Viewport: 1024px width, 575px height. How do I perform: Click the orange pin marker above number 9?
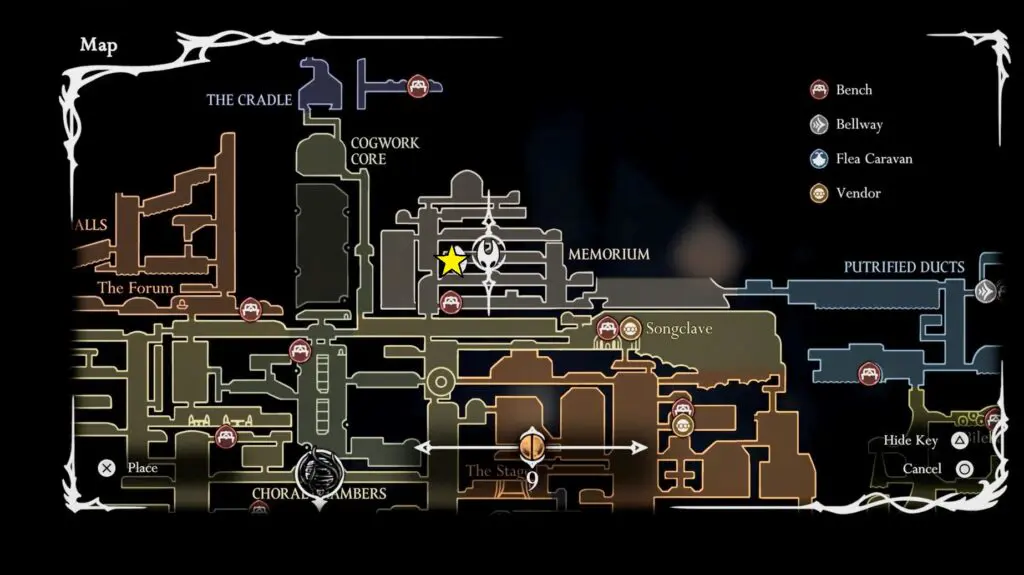tap(532, 442)
